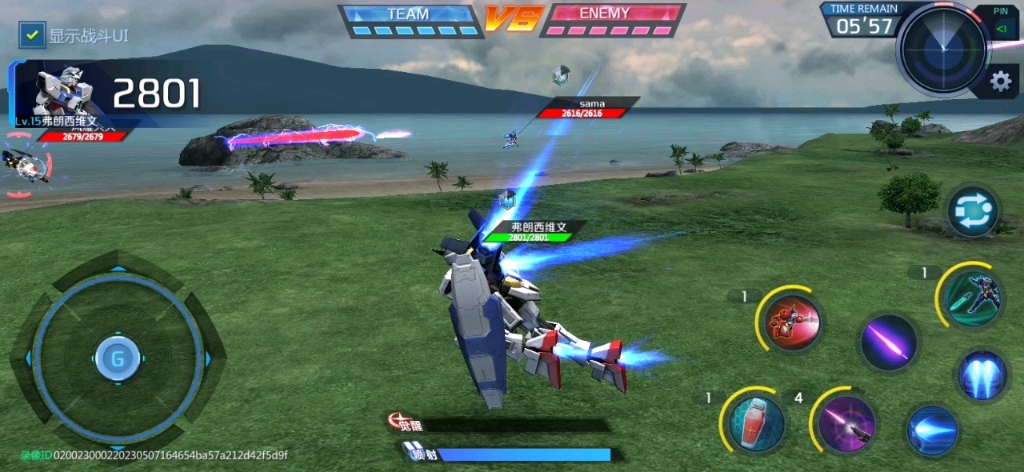Use the red mobile suit assist skill
Image resolution: width=1024 pixels, height=472 pixels.
792,322
